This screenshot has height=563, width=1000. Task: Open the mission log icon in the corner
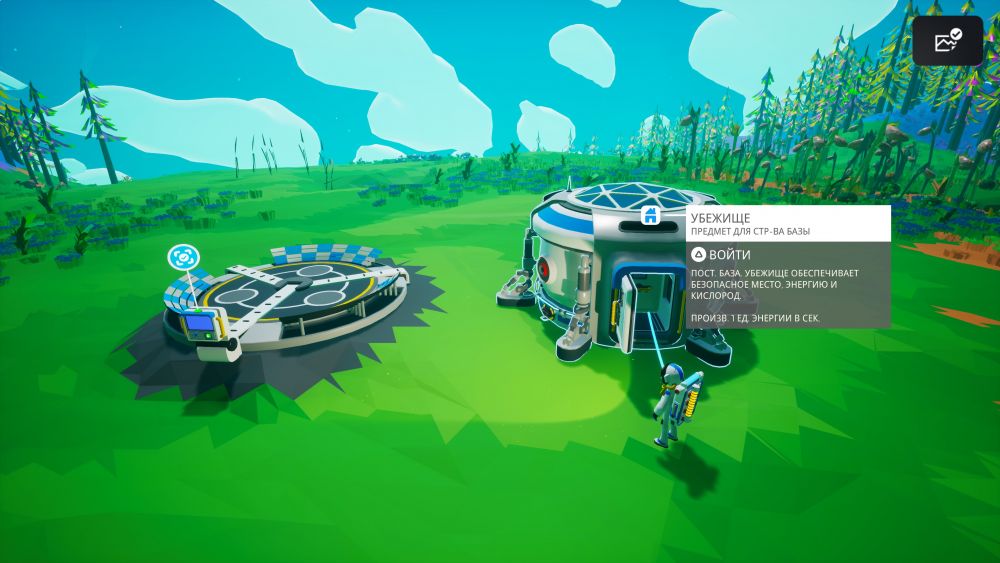[x=947, y=41]
